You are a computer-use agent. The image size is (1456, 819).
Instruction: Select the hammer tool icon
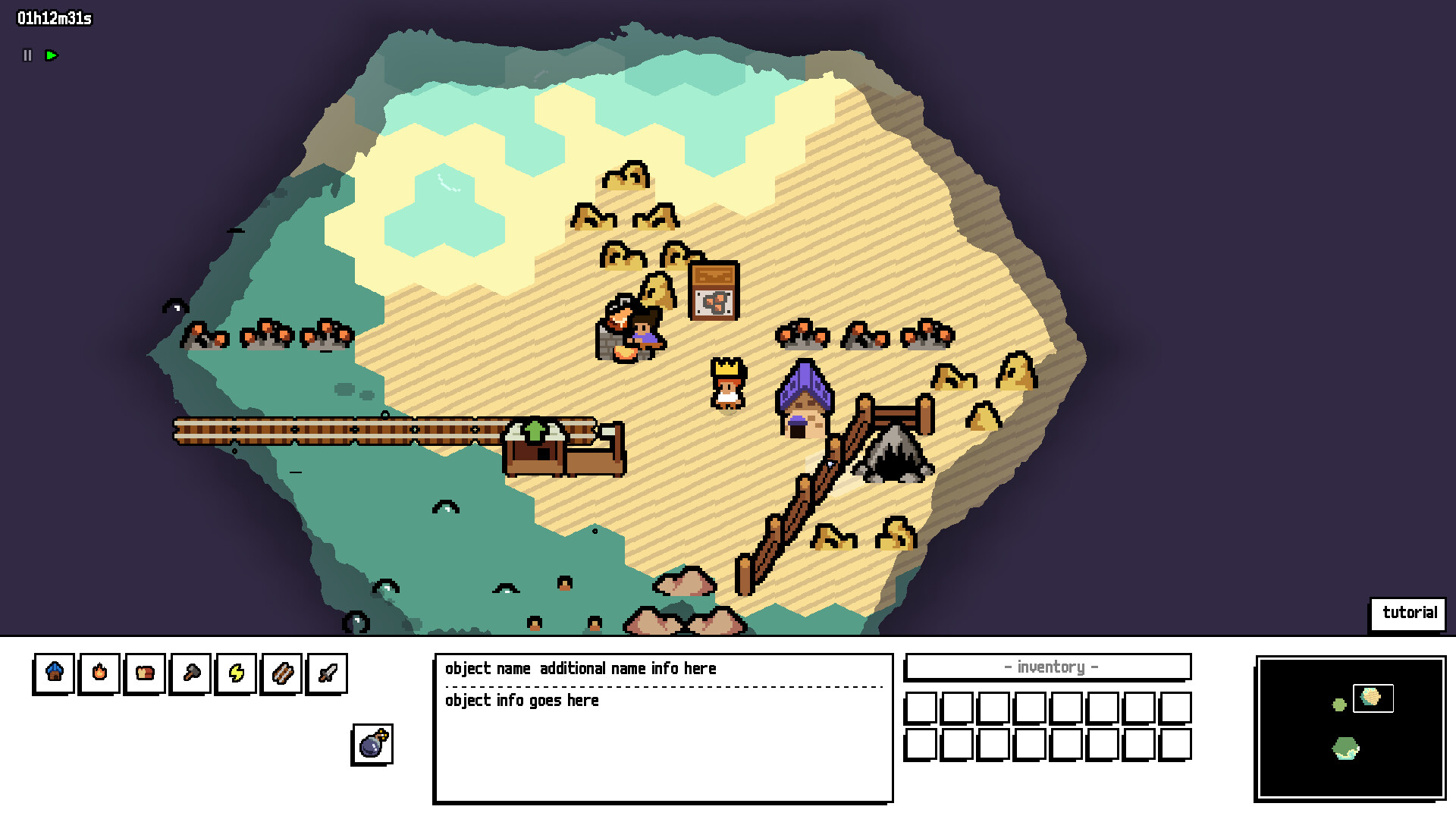point(189,673)
